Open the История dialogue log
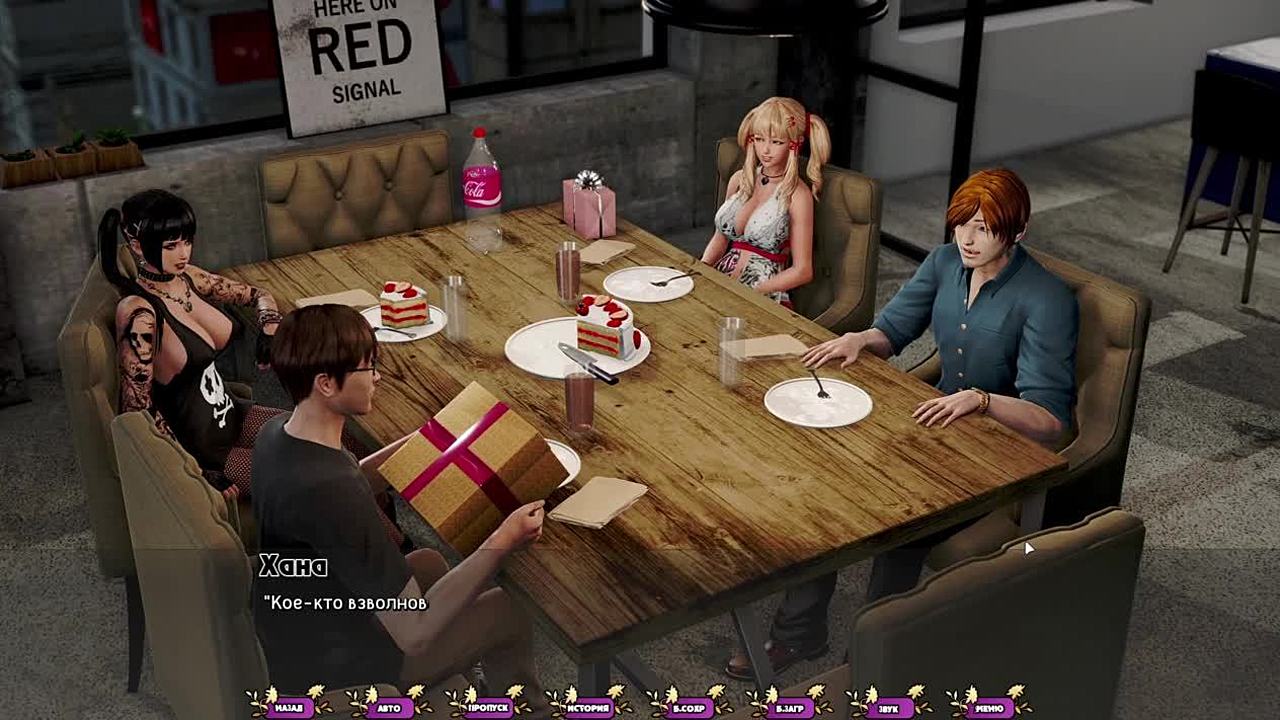 tap(589, 707)
